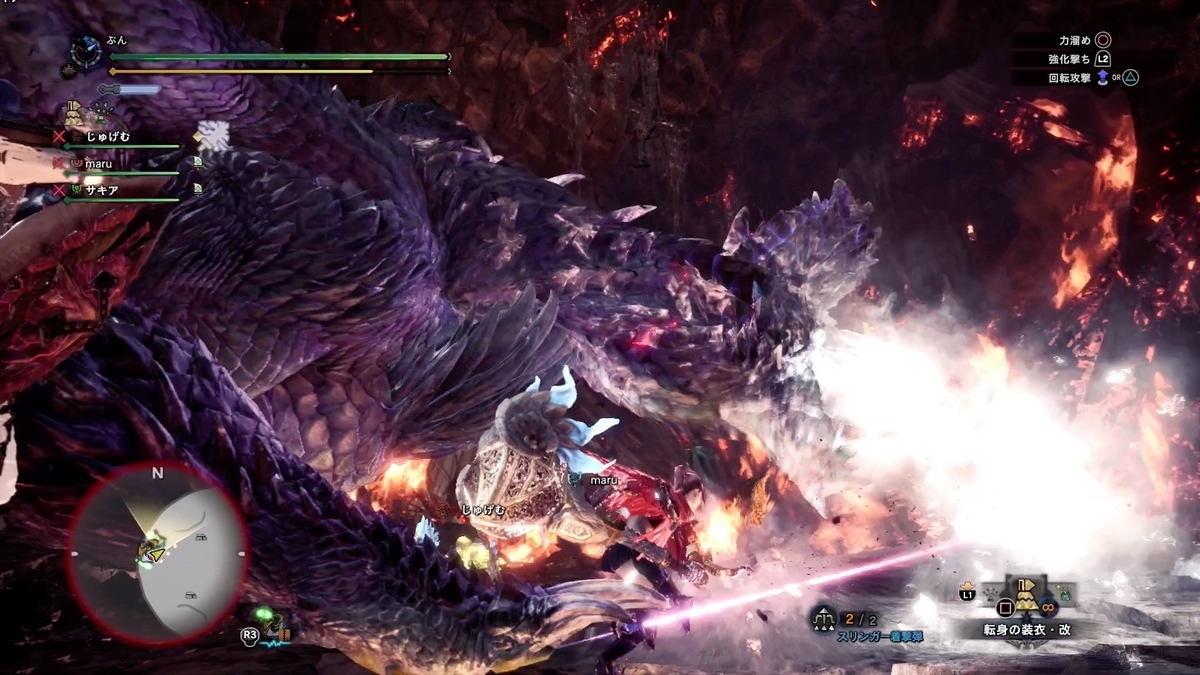The height and width of the screenshot is (675, 1200).
Task: Open the circular minimap
Action: pyautogui.click(x=157, y=551)
